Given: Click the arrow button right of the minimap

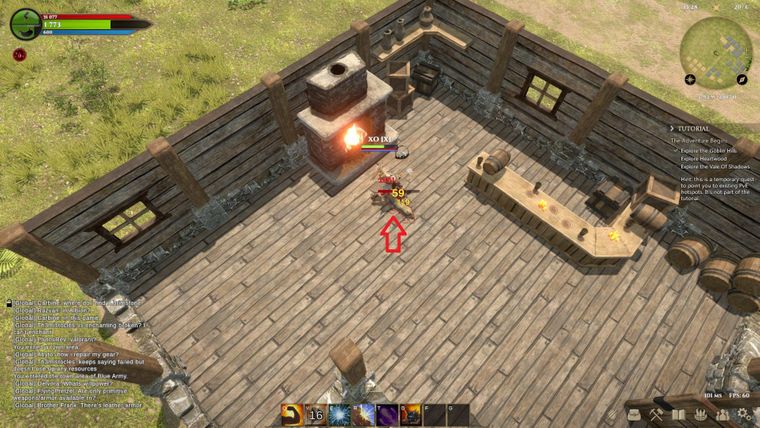Looking at the screenshot, I should (x=742, y=78).
